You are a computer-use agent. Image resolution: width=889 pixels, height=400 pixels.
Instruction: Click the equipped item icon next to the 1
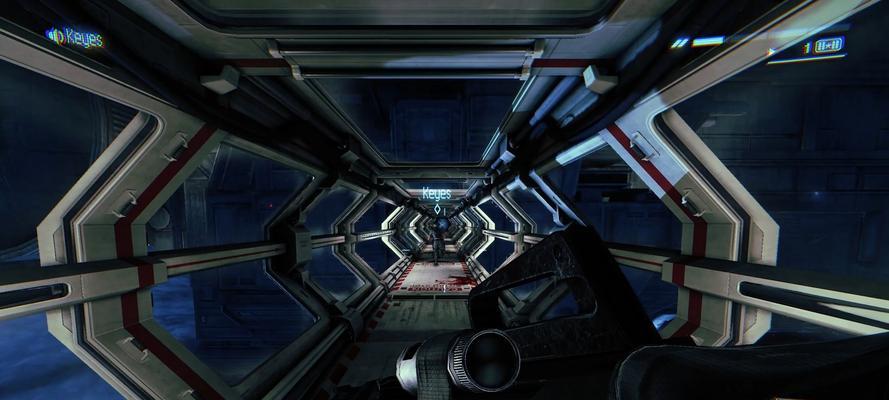pyautogui.click(x=830, y=45)
